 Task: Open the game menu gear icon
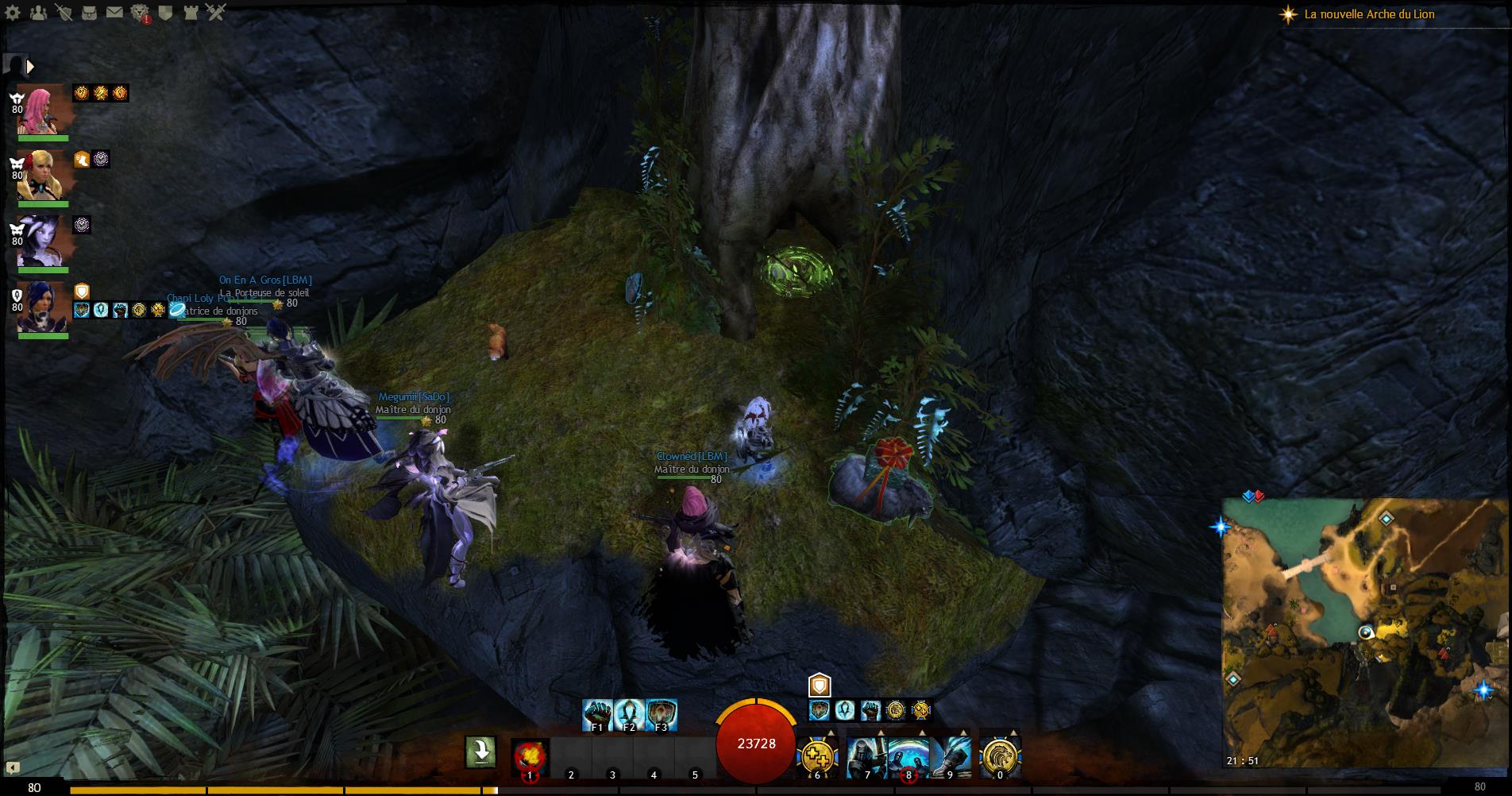tap(13, 12)
